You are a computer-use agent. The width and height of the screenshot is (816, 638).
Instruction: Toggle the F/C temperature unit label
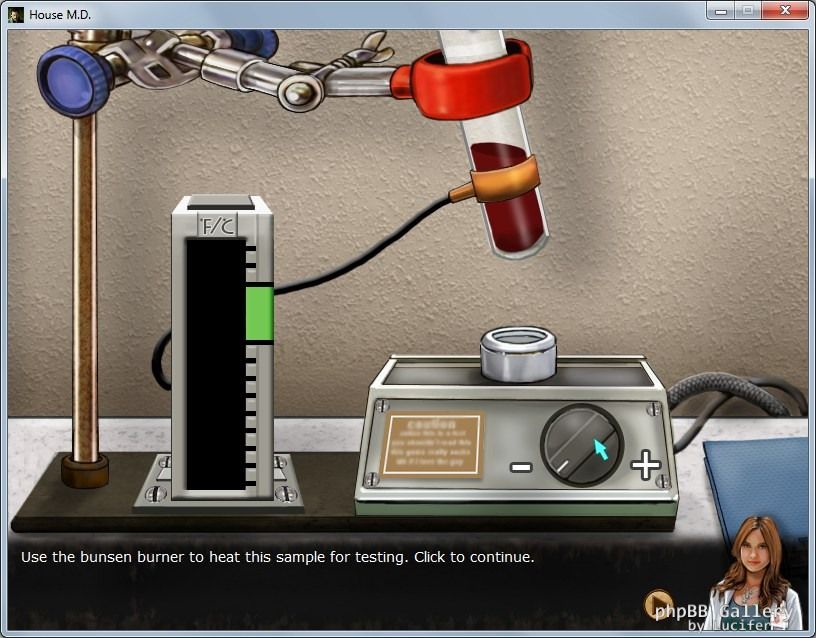(x=220, y=226)
